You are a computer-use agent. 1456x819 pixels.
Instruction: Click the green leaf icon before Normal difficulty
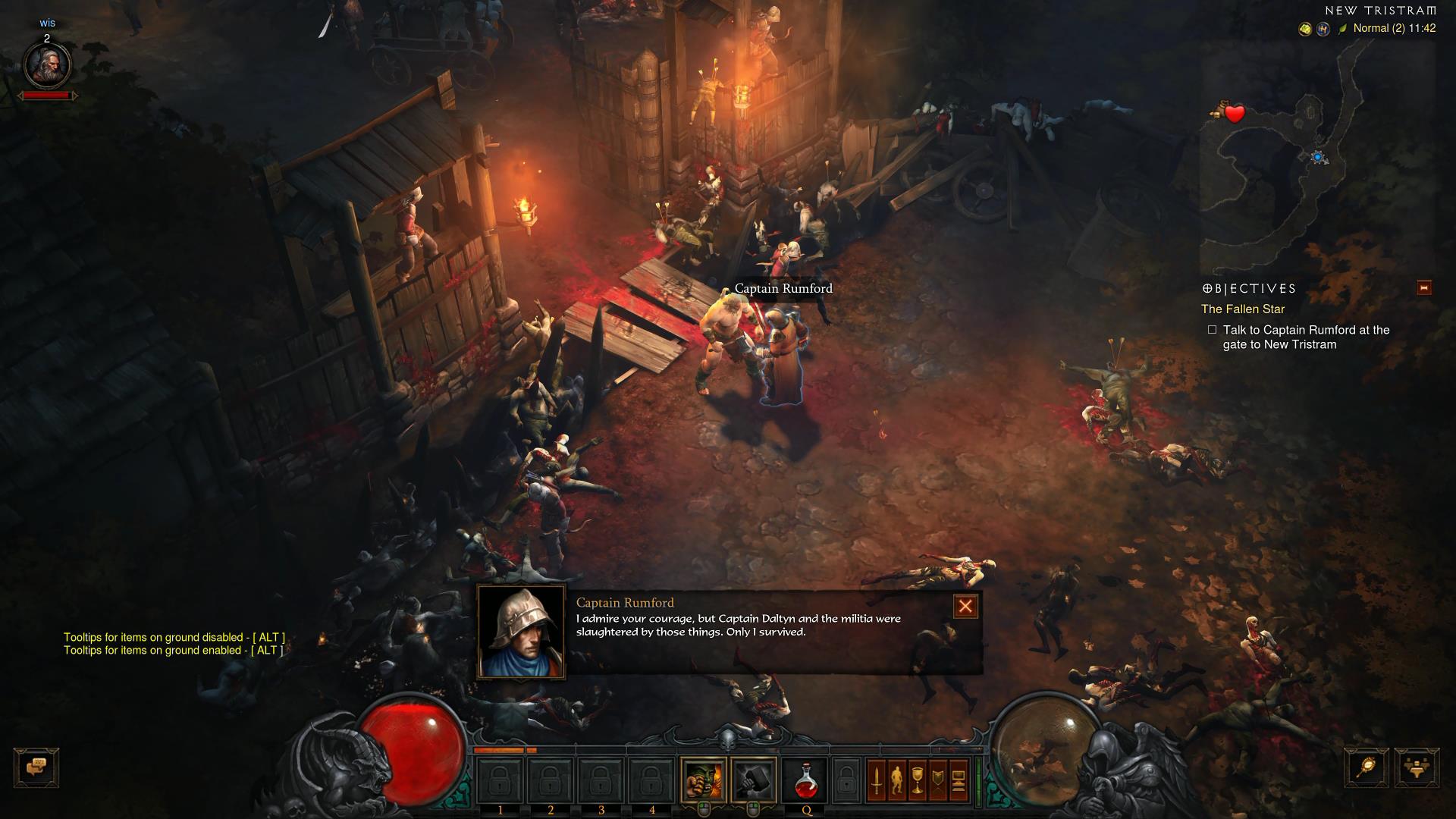tap(1342, 29)
